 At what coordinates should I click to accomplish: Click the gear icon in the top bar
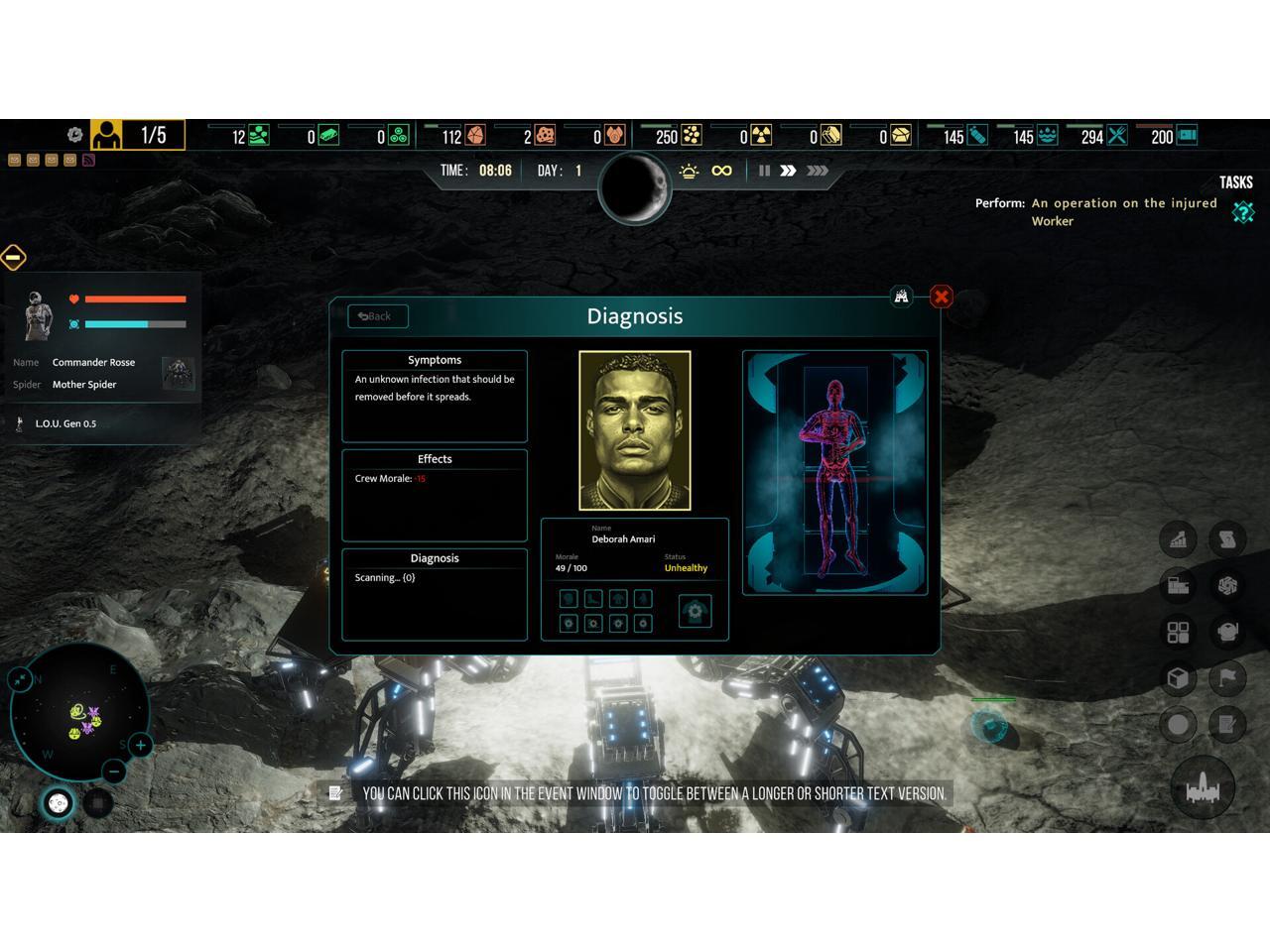point(74,135)
